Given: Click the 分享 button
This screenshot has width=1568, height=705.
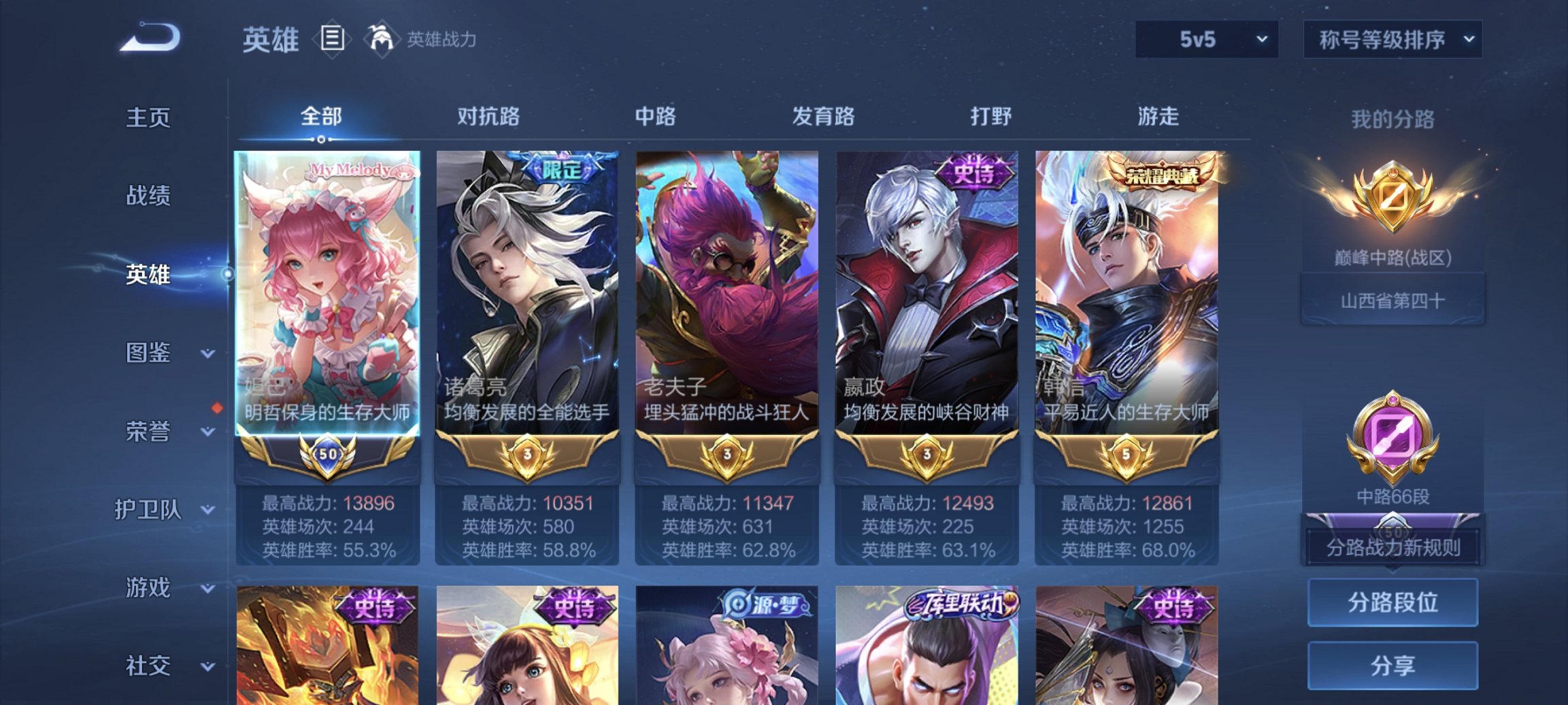Looking at the screenshot, I should tap(1392, 664).
